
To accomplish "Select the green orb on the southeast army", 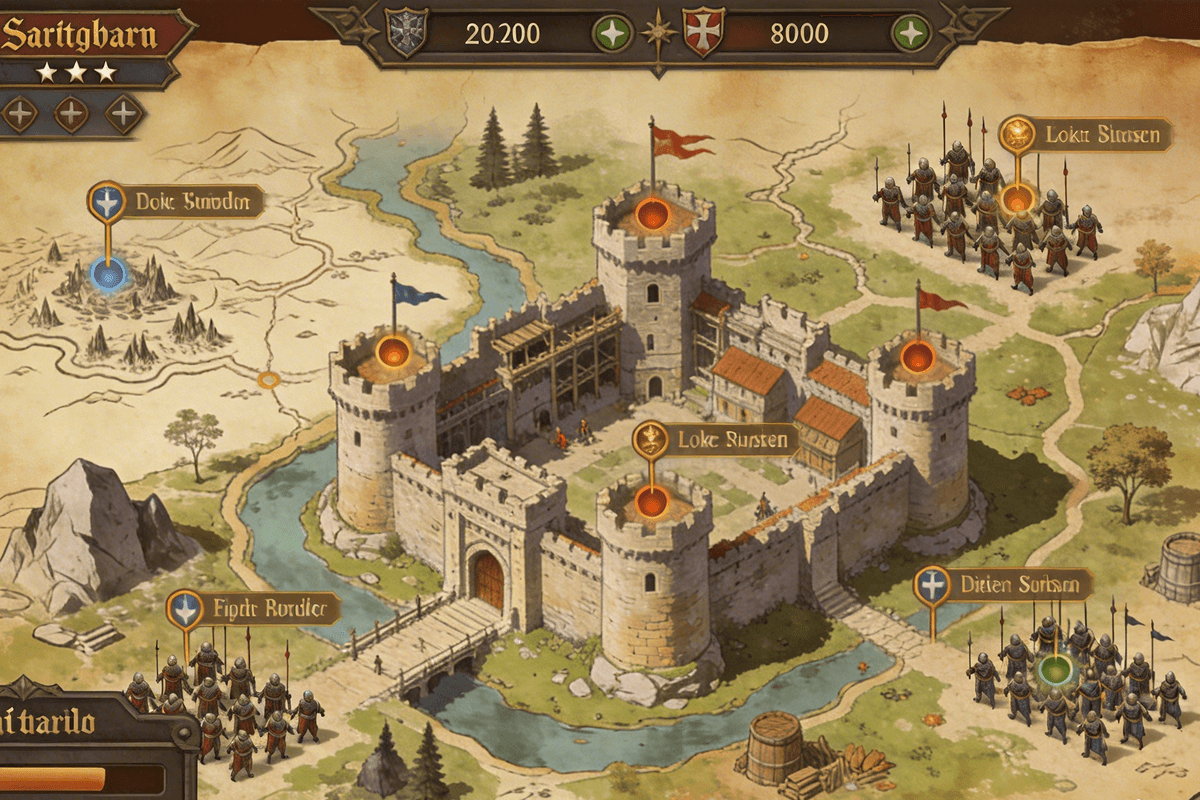I will pos(1052,669).
